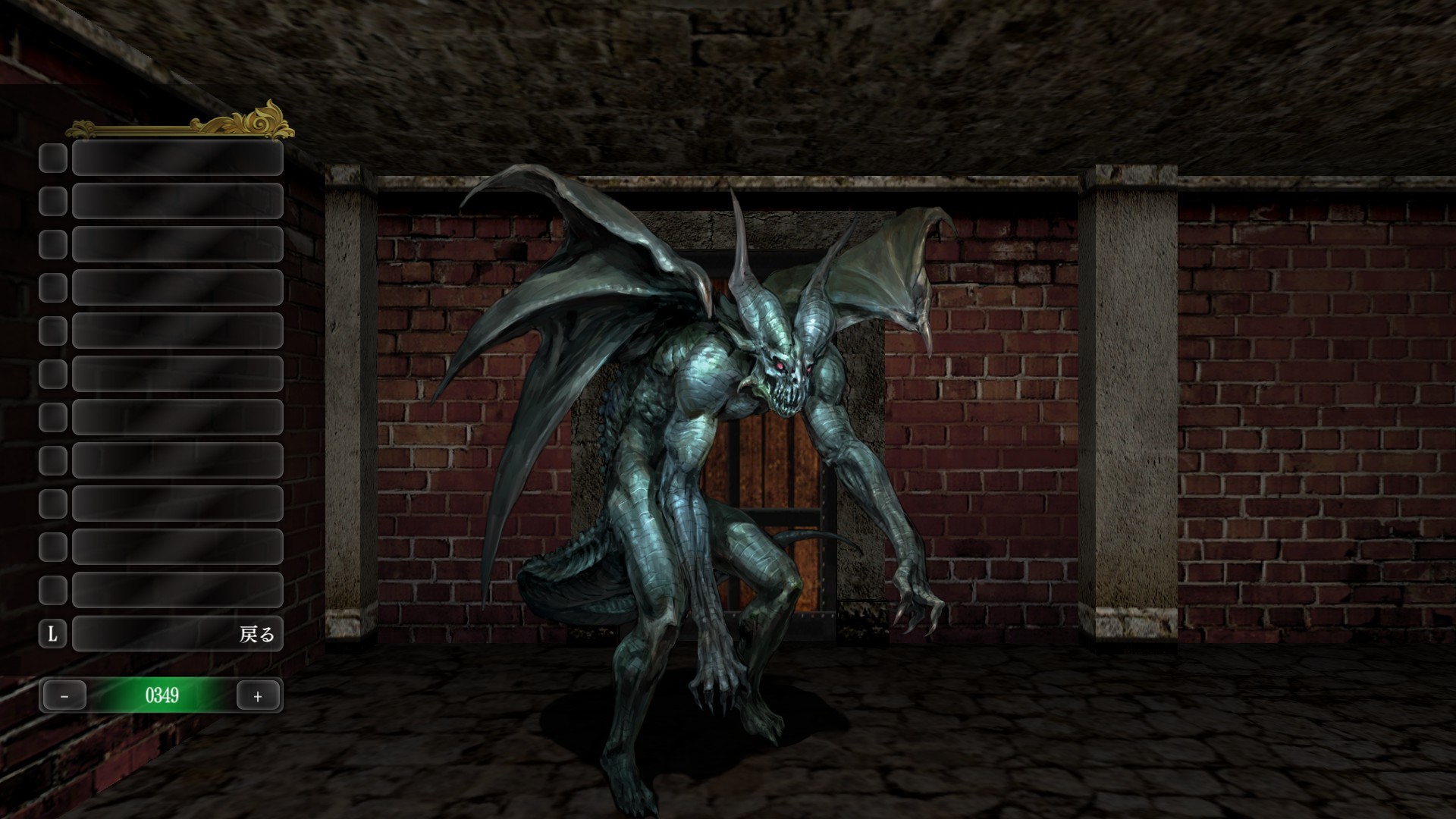Click the "-" button to decrease the value
This screenshot has height=819, width=1456.
pyautogui.click(x=64, y=695)
